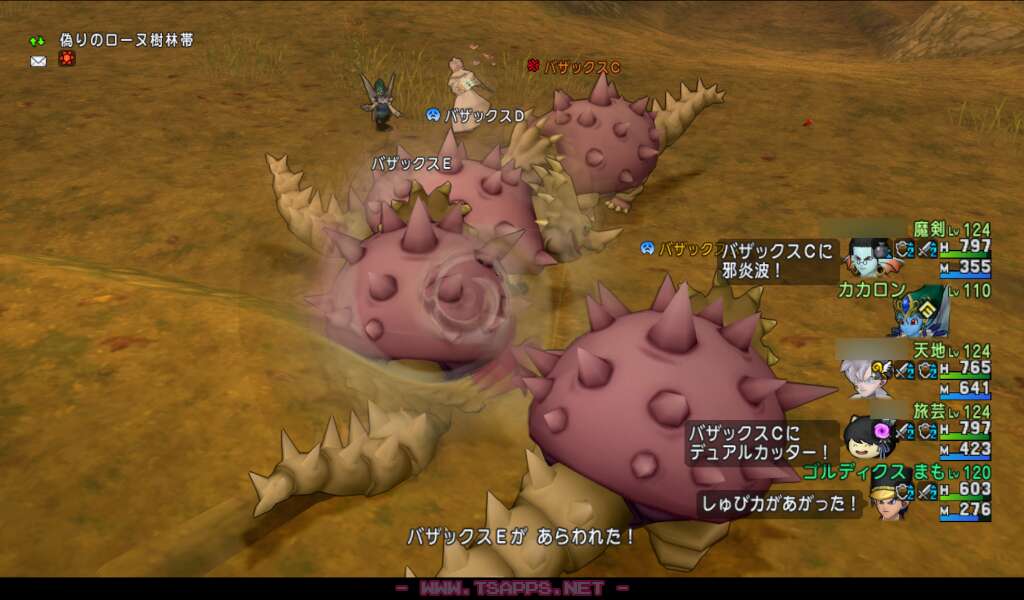
Task: Pick the 旅芸 party member portrait
Action: 863,438
